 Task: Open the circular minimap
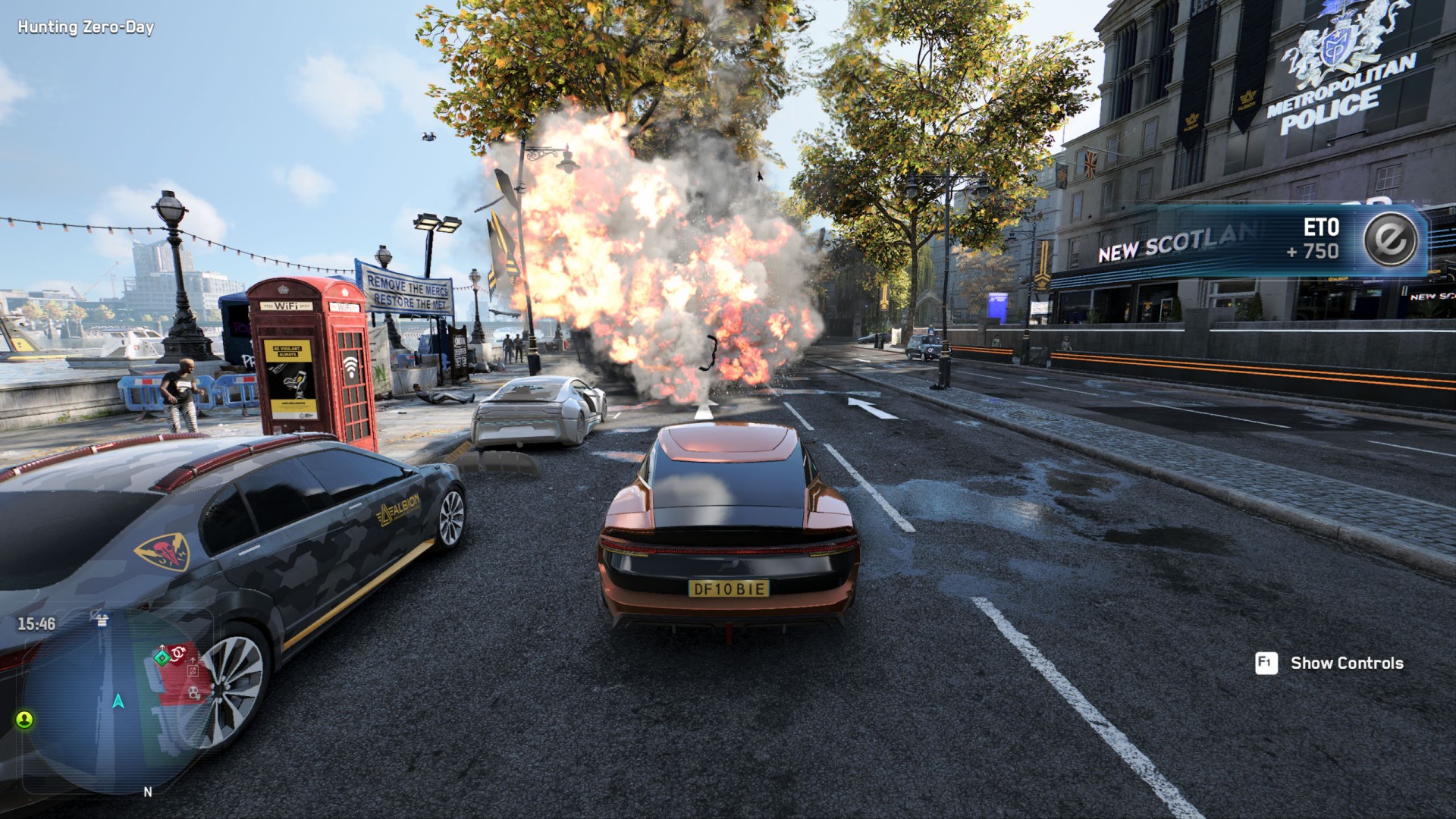click(114, 701)
